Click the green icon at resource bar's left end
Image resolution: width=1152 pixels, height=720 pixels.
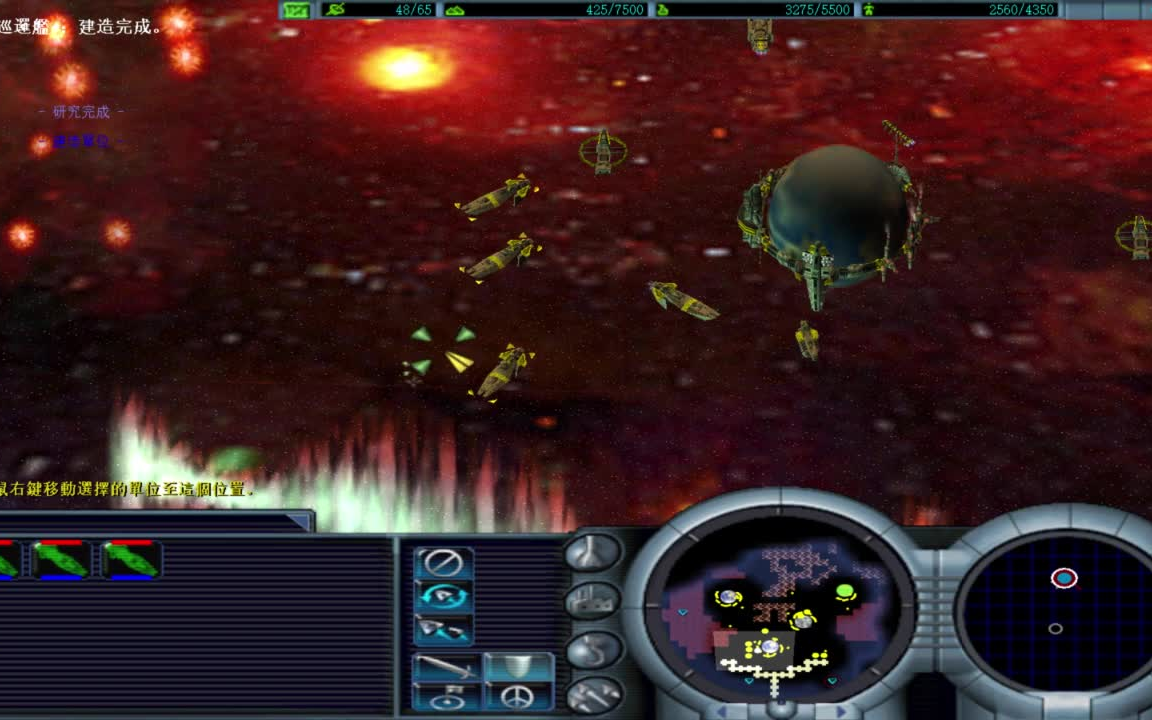[296, 10]
